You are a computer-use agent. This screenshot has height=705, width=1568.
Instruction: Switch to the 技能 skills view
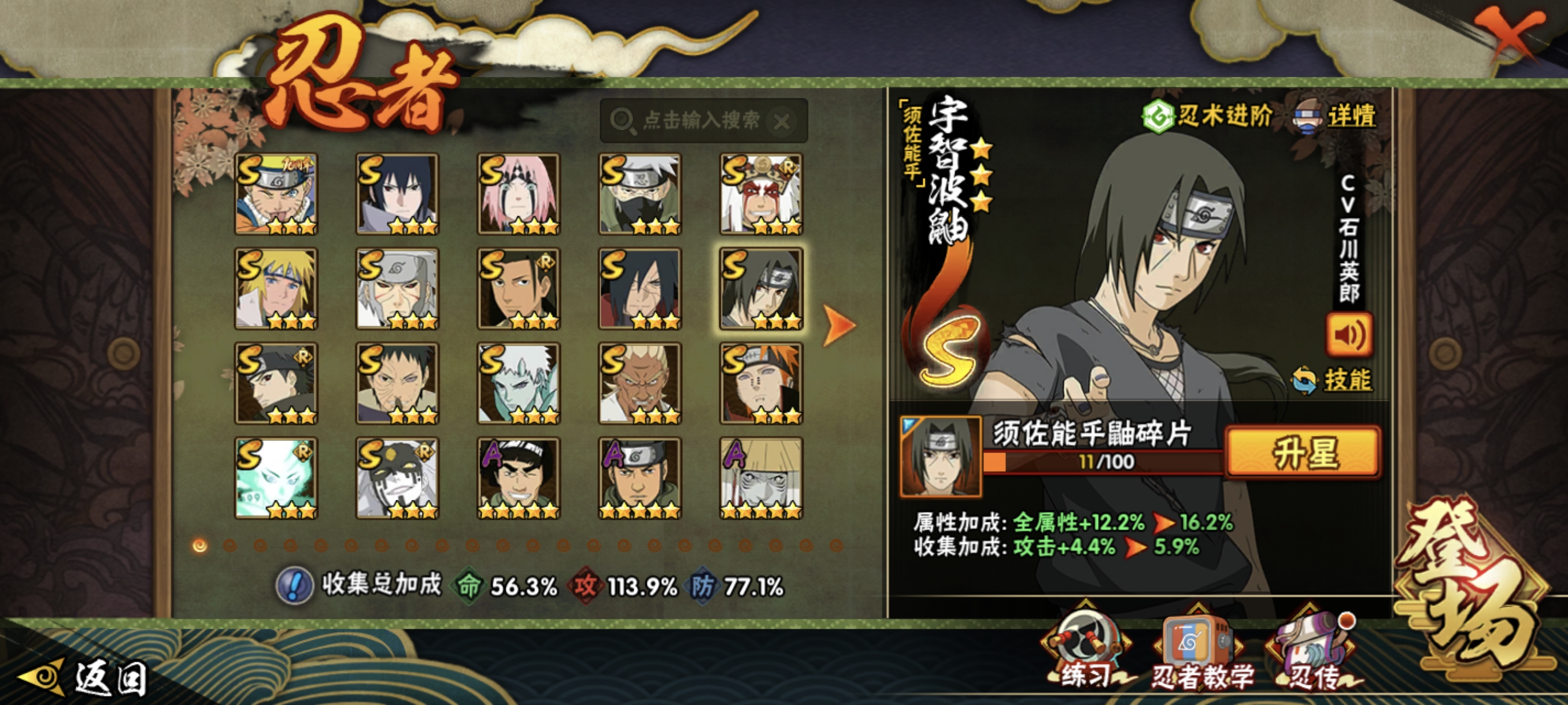(x=1333, y=380)
